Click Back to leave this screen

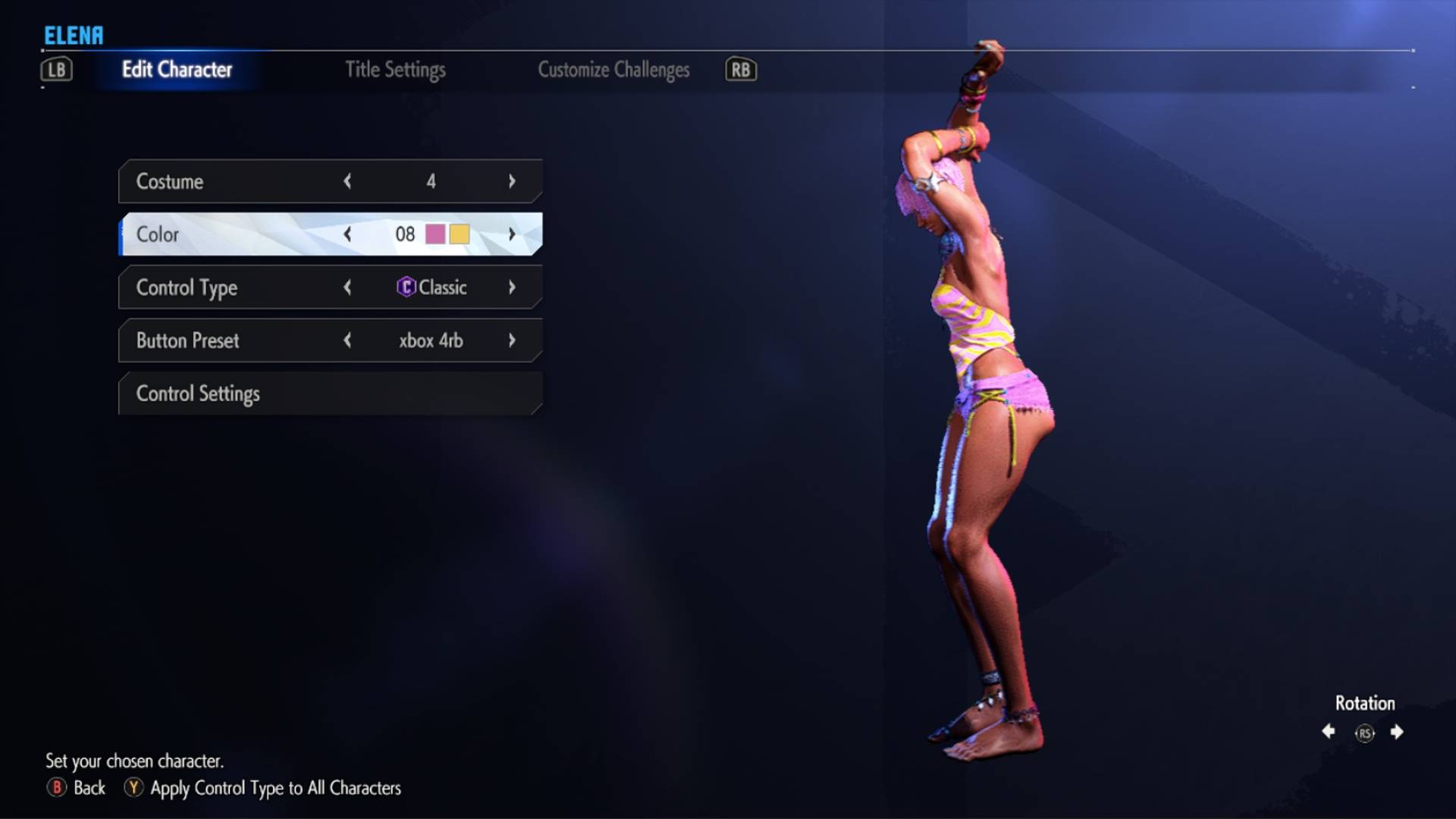[x=77, y=788]
